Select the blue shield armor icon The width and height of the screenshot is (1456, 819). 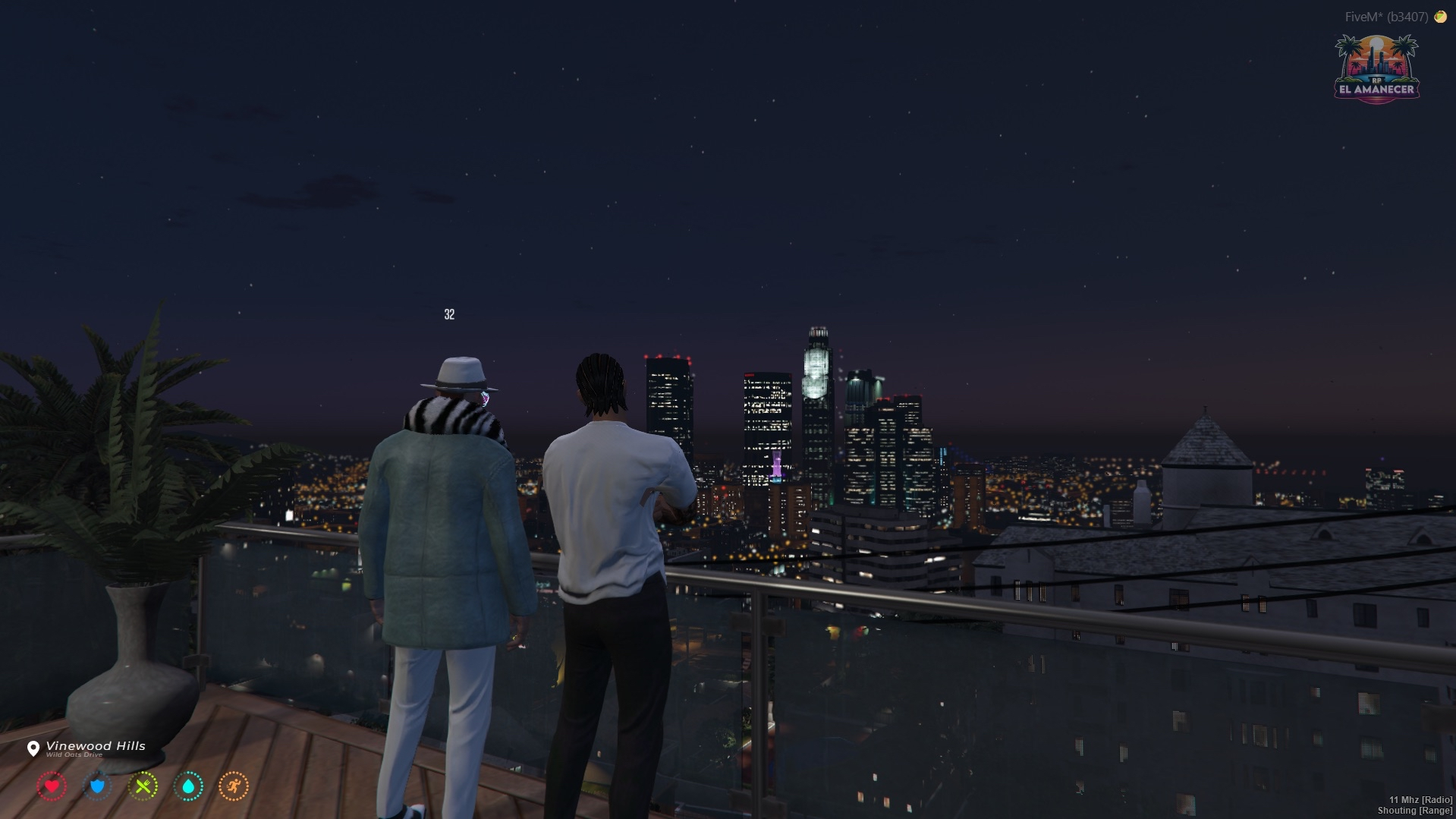click(x=97, y=786)
